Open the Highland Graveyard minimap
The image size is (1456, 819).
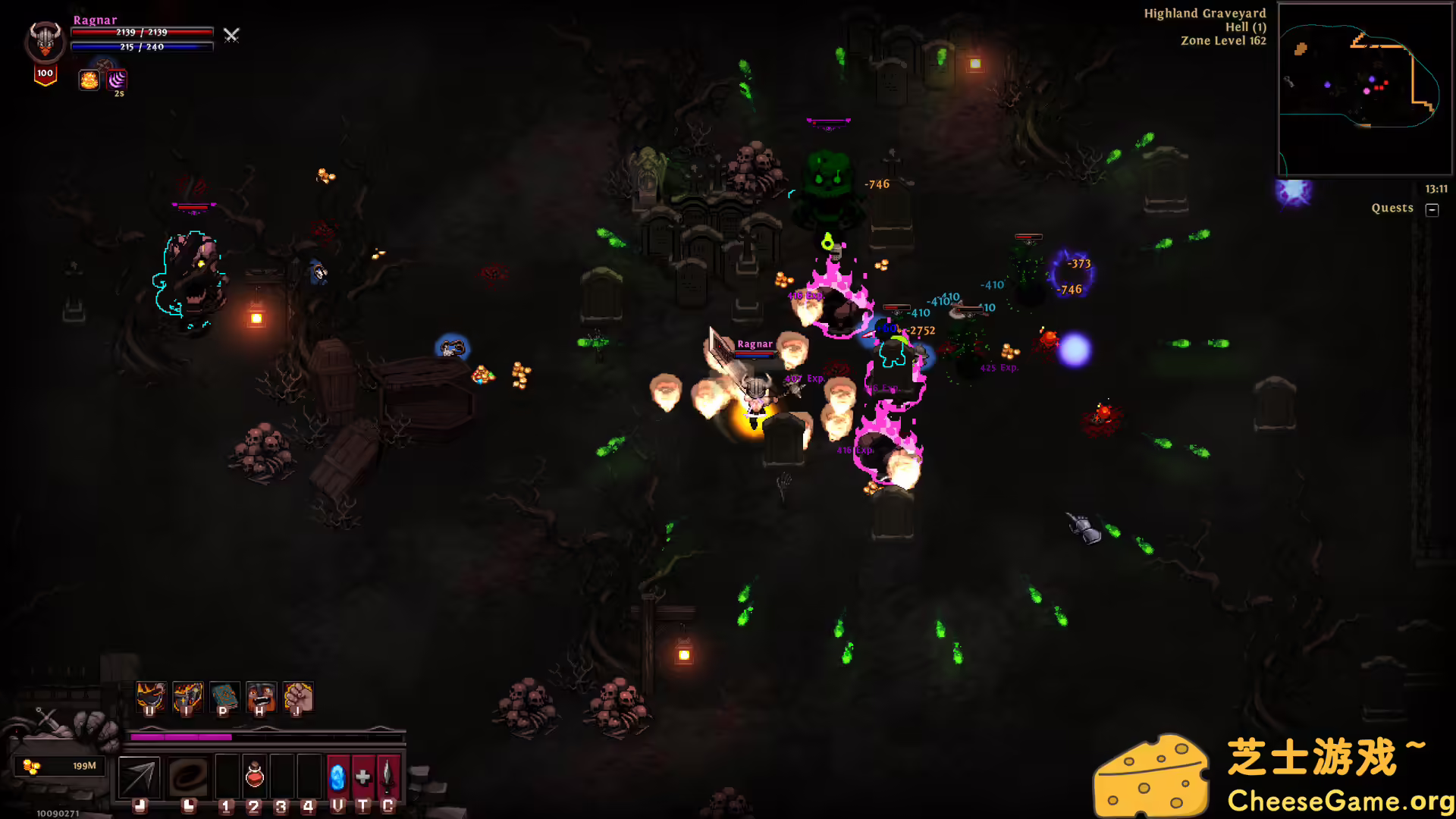coord(1364,89)
